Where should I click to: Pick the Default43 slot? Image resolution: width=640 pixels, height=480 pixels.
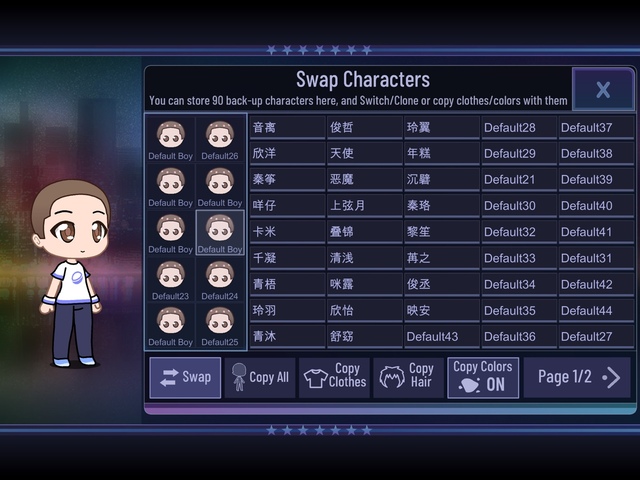[441, 336]
